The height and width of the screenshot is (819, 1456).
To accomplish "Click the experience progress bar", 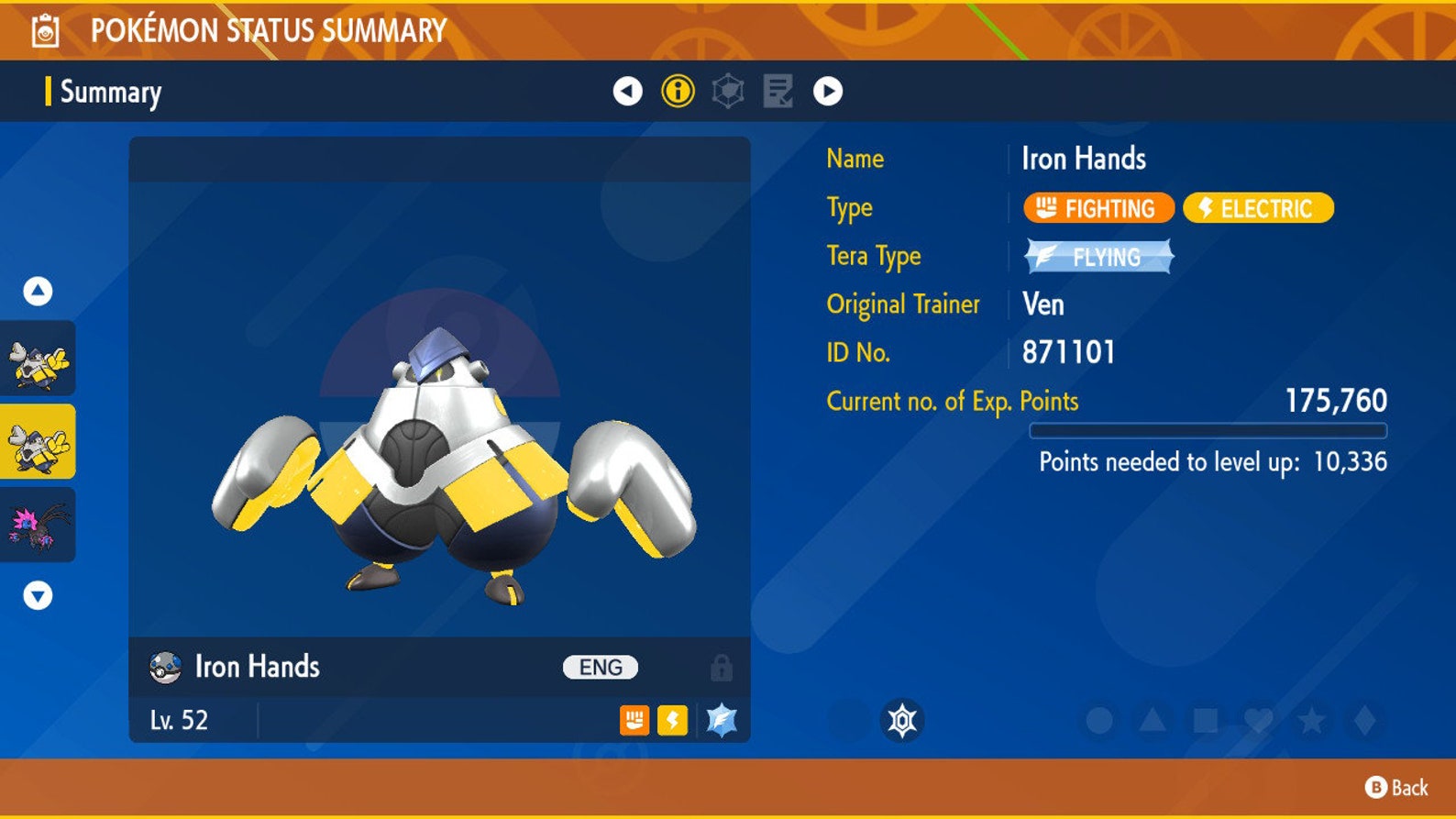I will (x=1210, y=428).
